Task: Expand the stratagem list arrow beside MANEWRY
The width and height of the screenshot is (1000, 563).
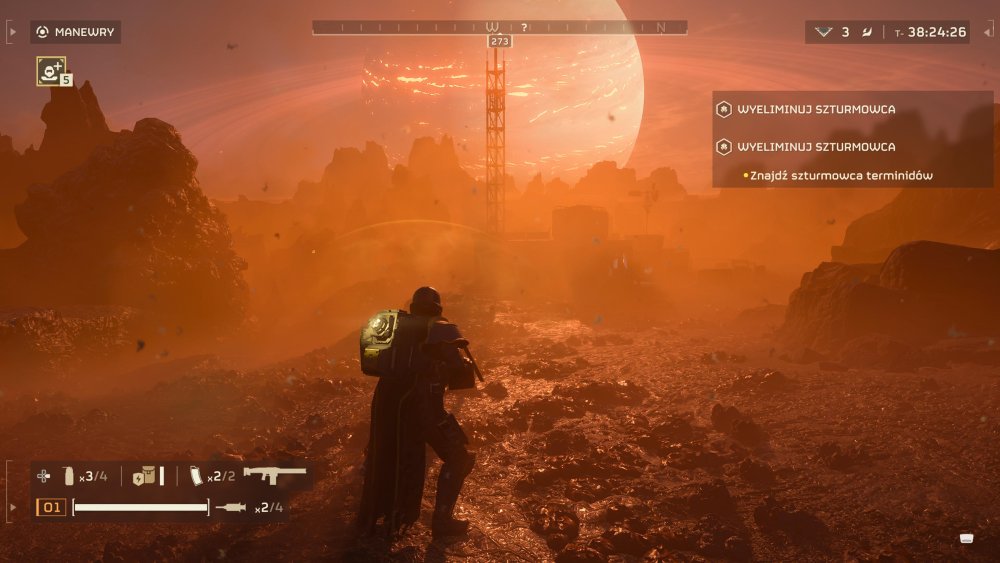Action: pos(12,32)
